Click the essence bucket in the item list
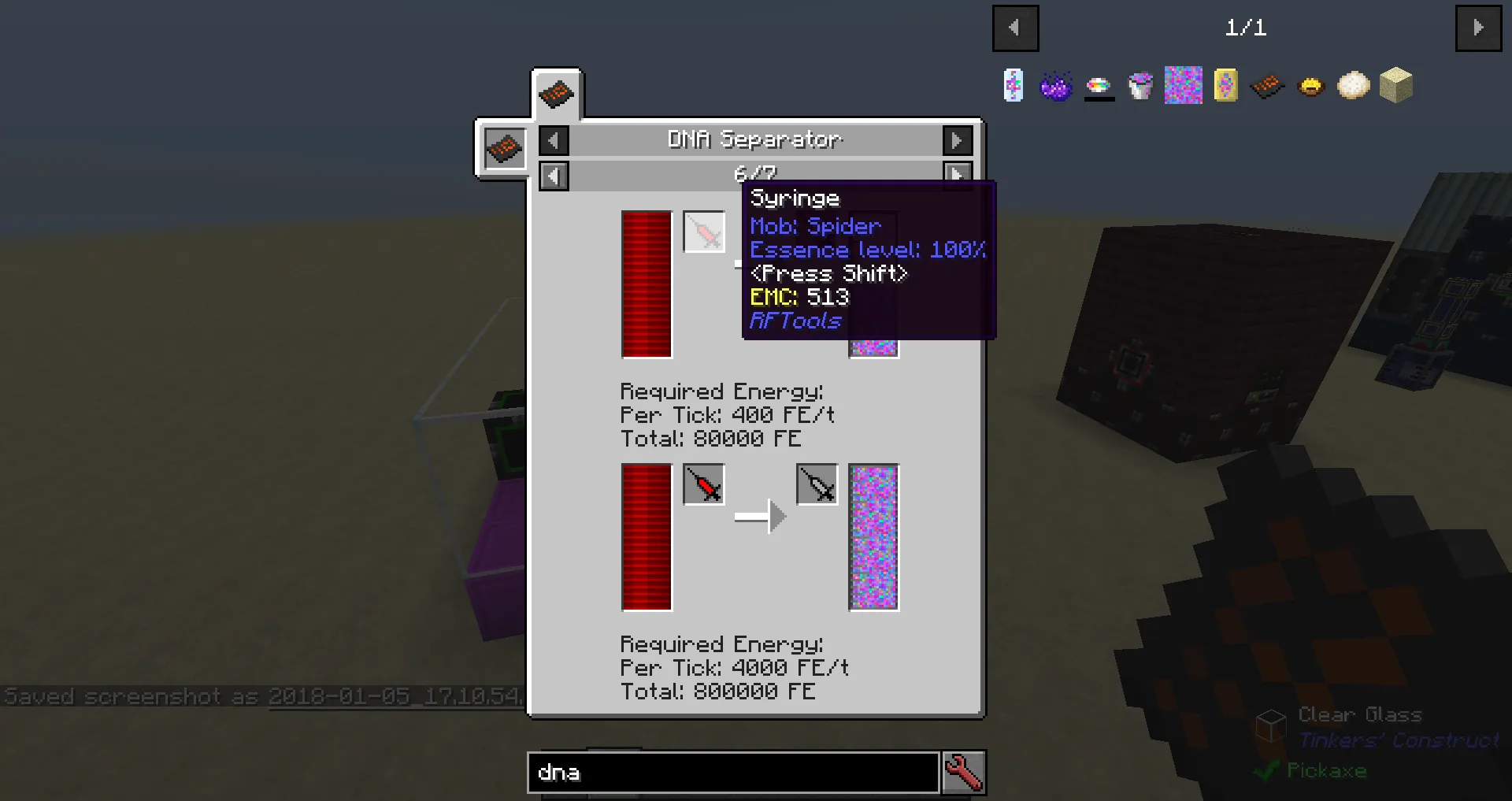The image size is (1512, 801). point(1141,85)
